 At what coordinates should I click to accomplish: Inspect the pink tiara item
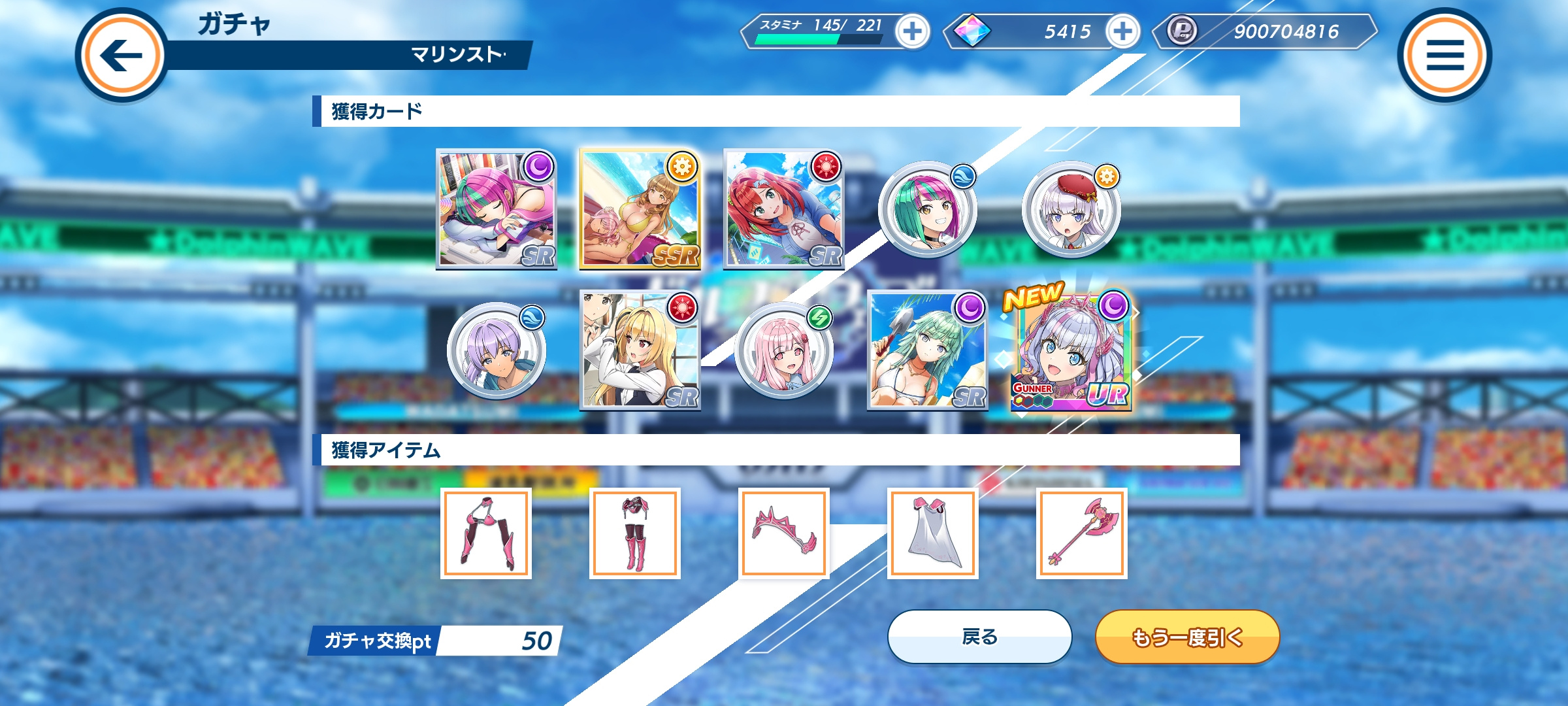coord(783,533)
